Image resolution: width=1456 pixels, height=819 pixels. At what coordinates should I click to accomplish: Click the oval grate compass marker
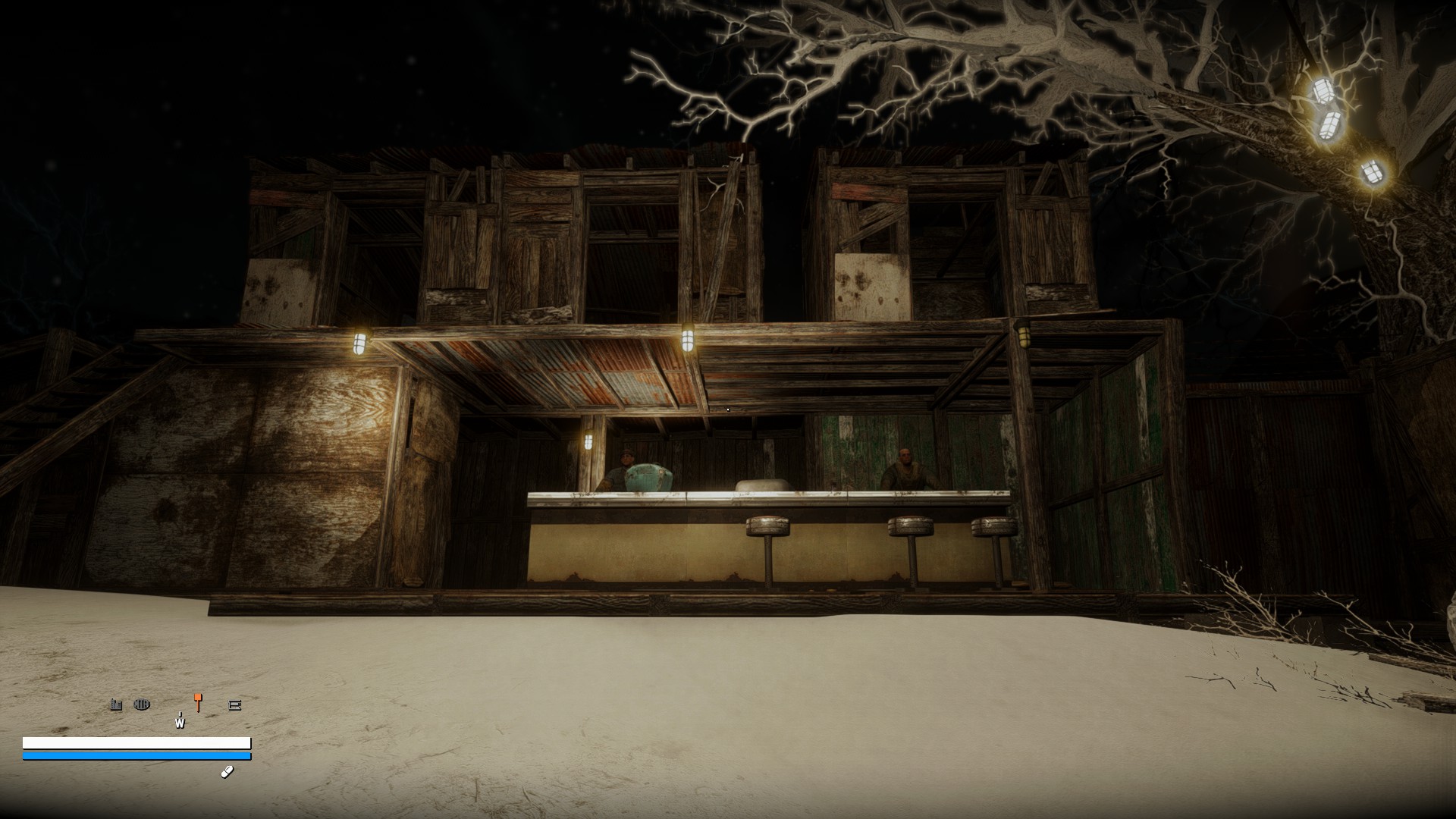pos(142,704)
